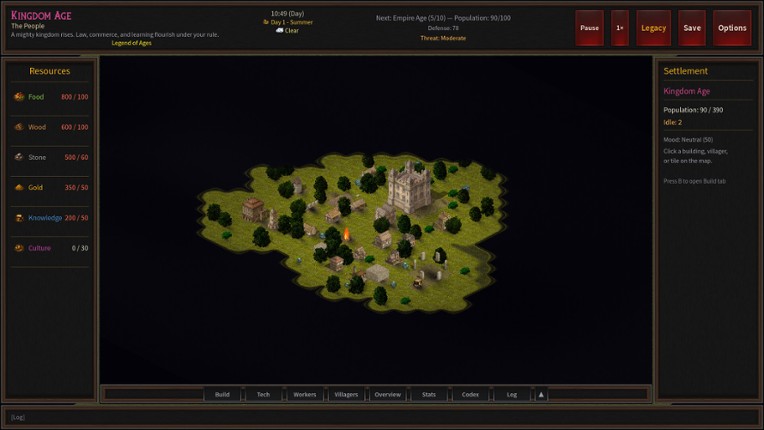Open the [Log] message bar
This screenshot has width=764, height=430.
point(380,417)
